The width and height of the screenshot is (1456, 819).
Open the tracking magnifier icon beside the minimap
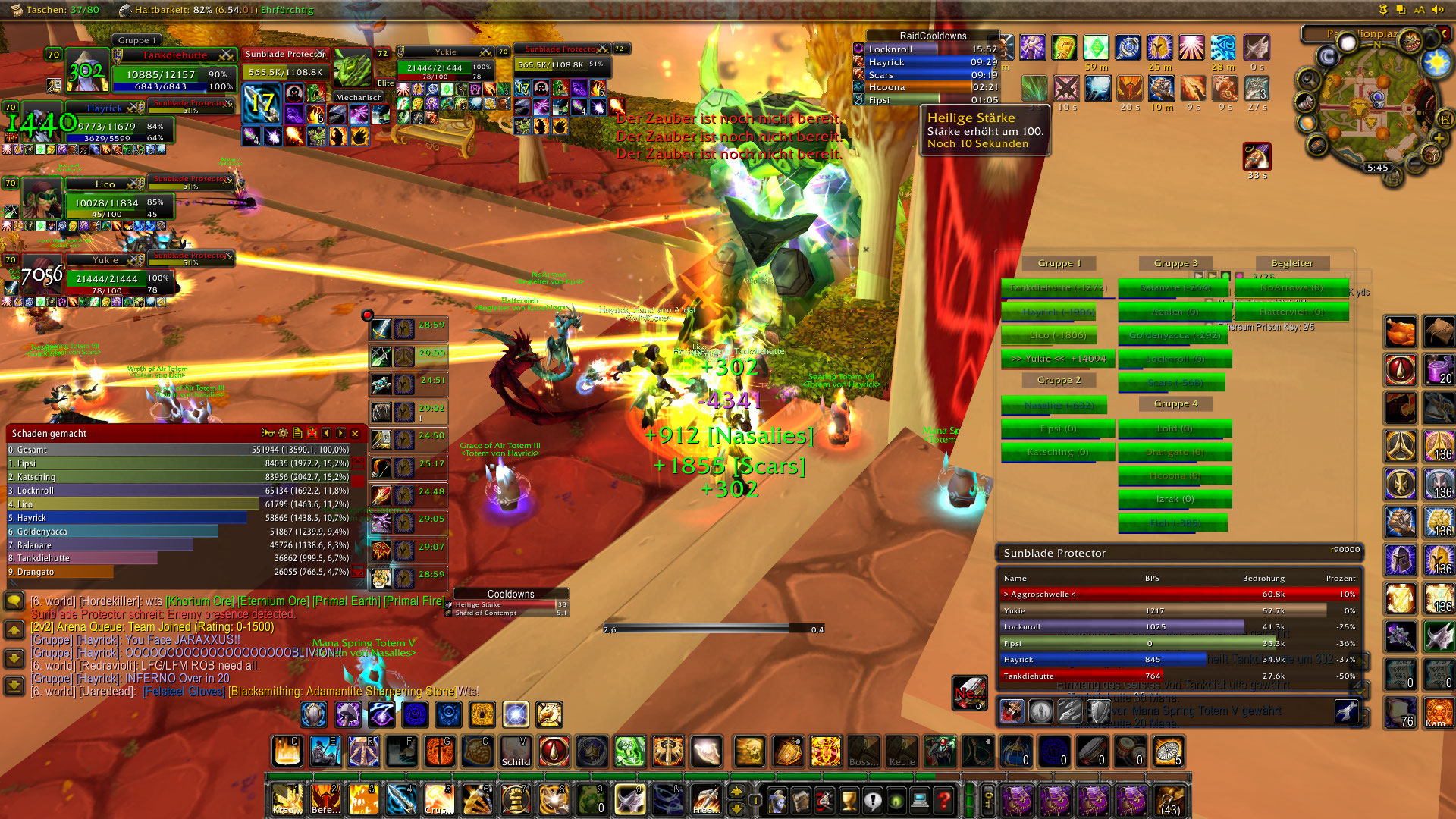point(1307,80)
